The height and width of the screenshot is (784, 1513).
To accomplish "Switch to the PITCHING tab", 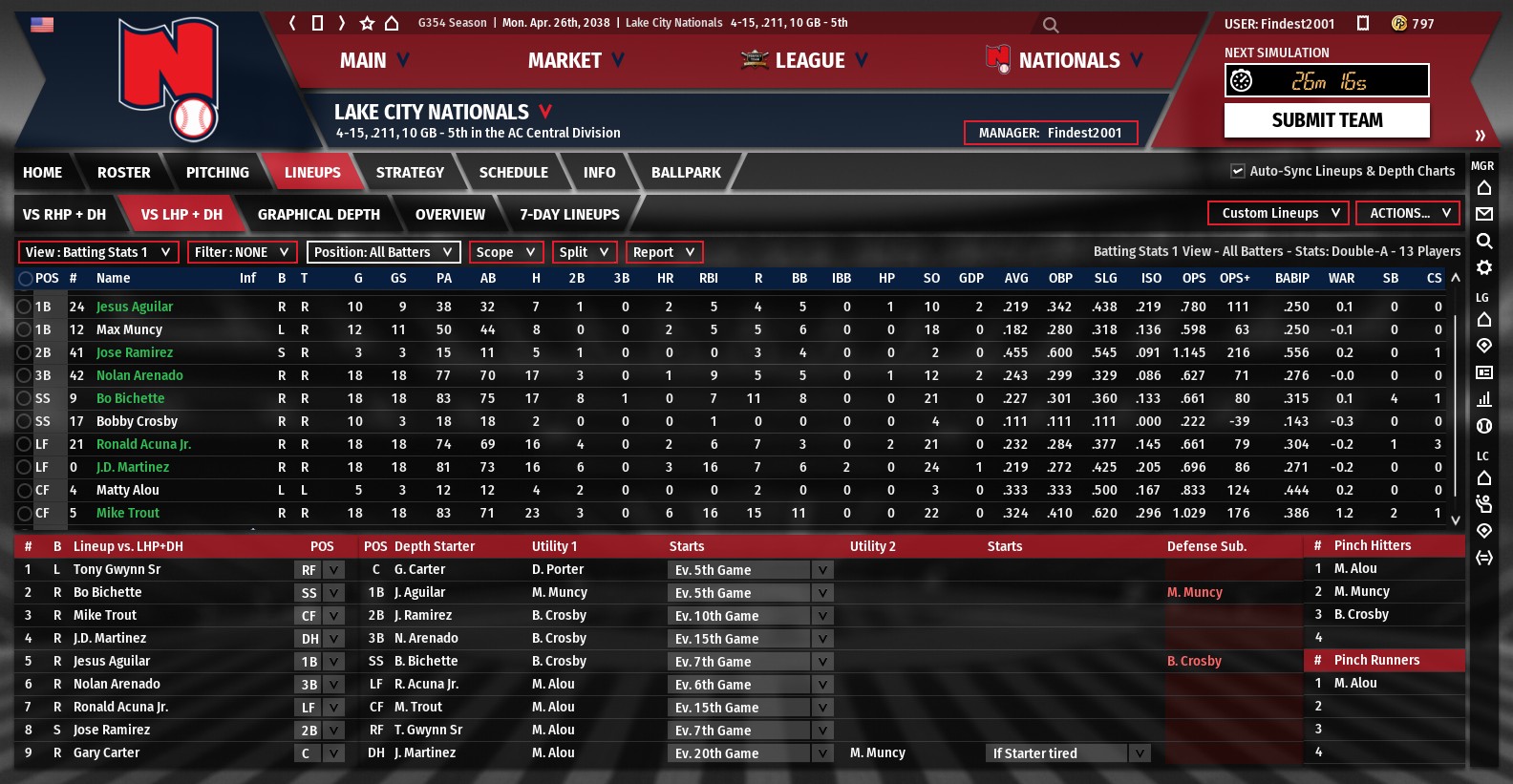I will point(217,173).
